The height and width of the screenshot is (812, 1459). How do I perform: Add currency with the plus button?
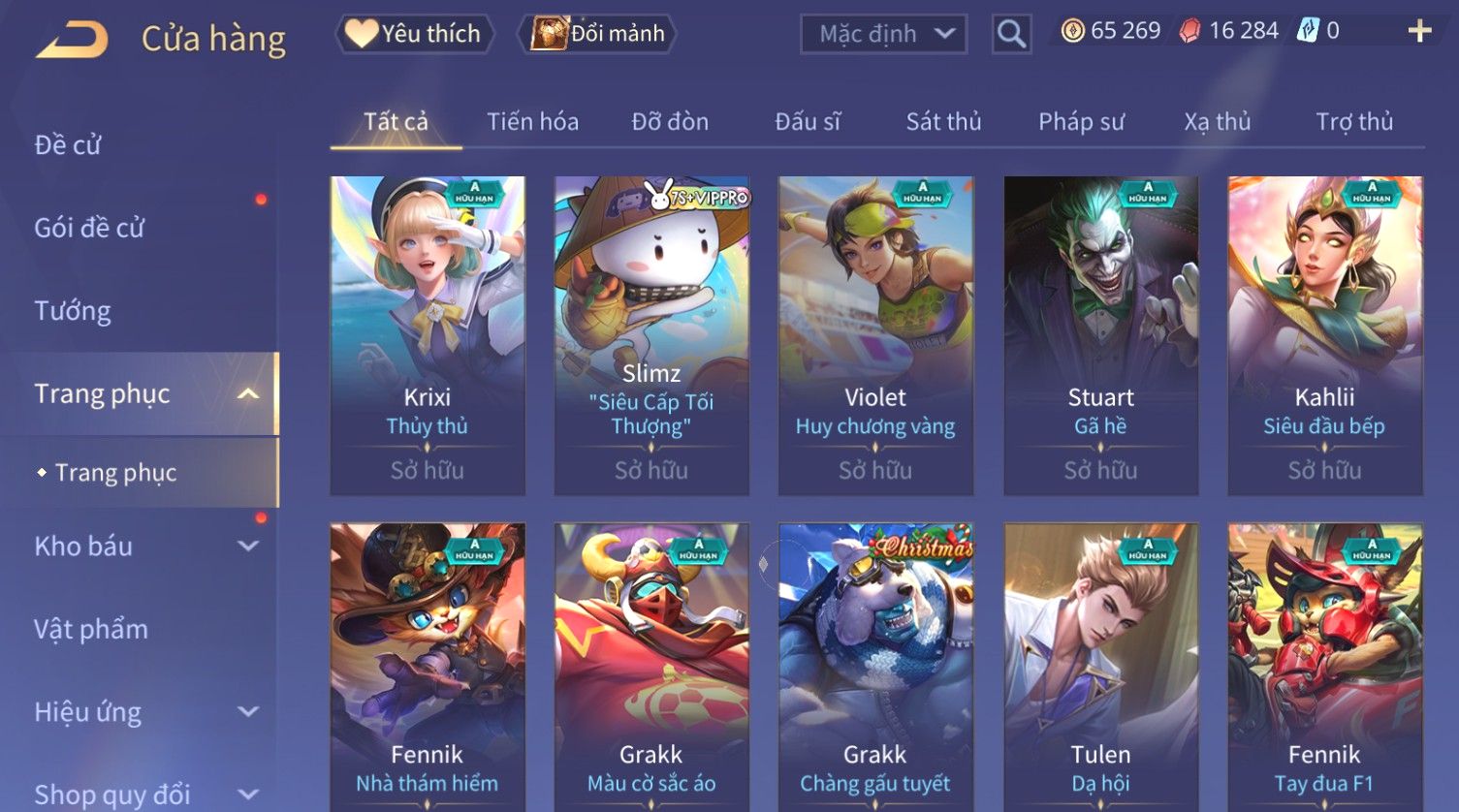click(1419, 32)
